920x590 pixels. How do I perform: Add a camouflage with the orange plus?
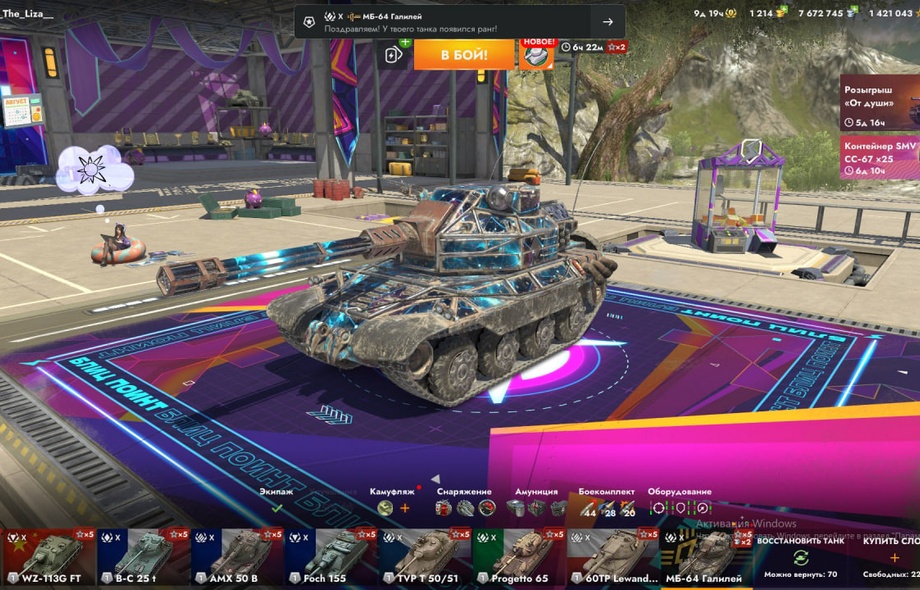point(405,508)
